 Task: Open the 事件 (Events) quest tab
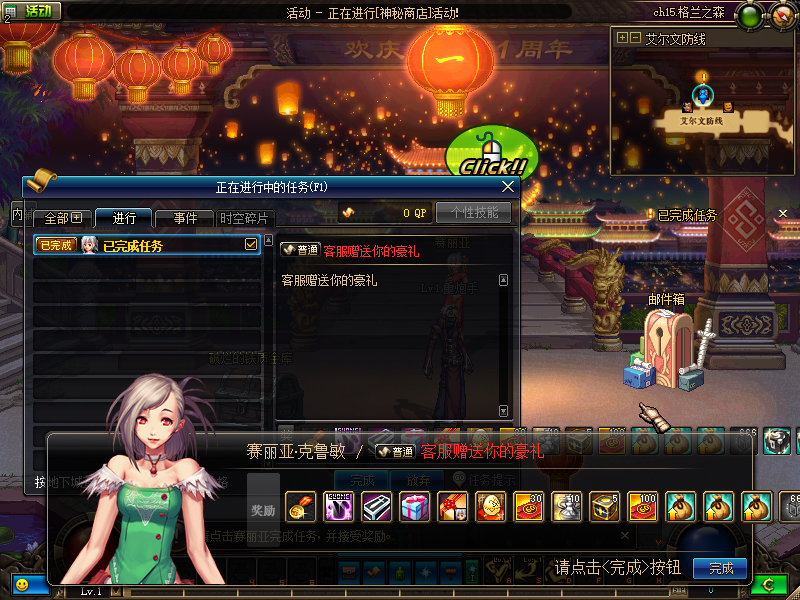[185, 218]
